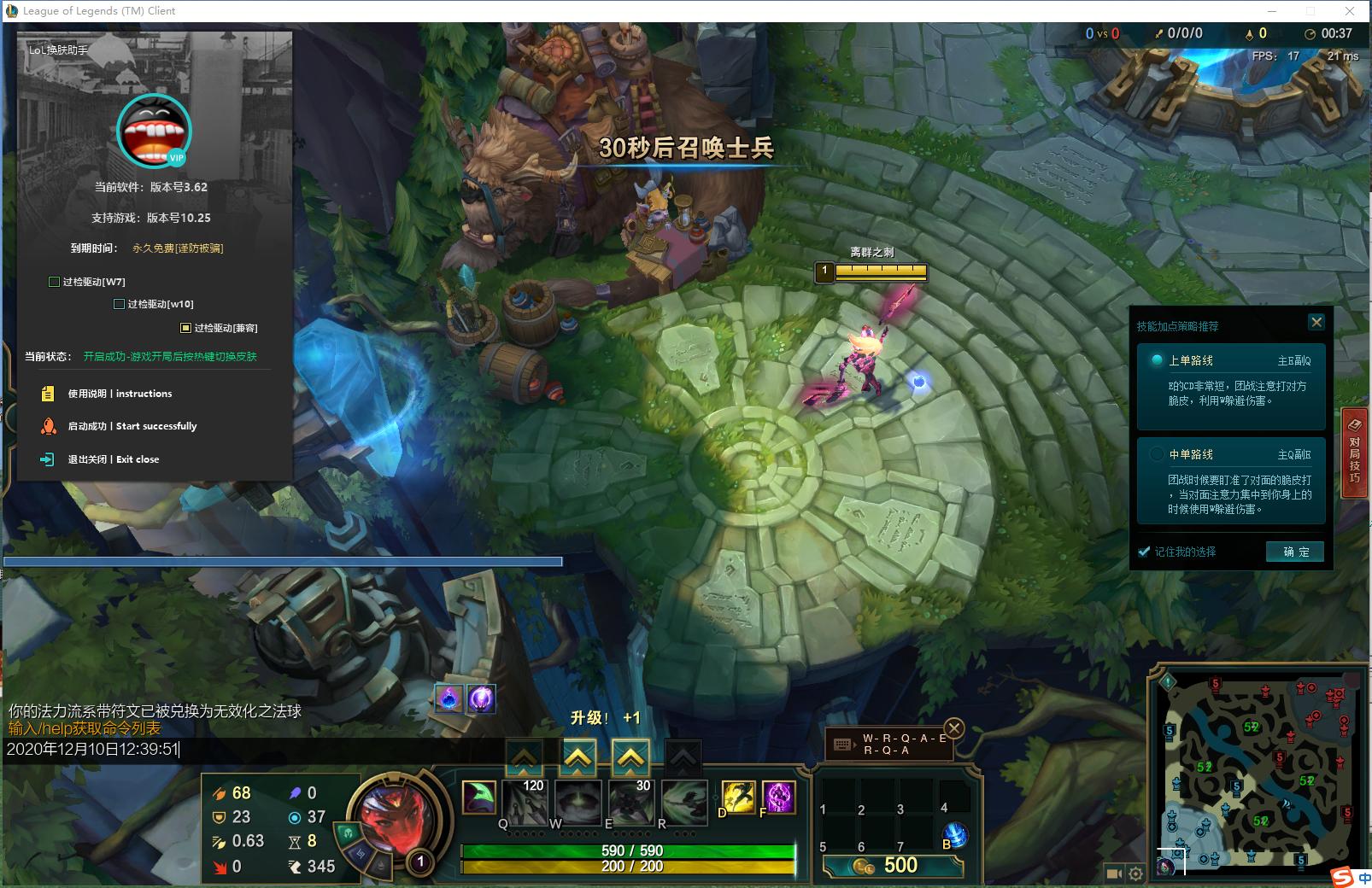Use the purple summoner spell icon
Image resolution: width=1372 pixels, height=888 pixels.
(779, 797)
